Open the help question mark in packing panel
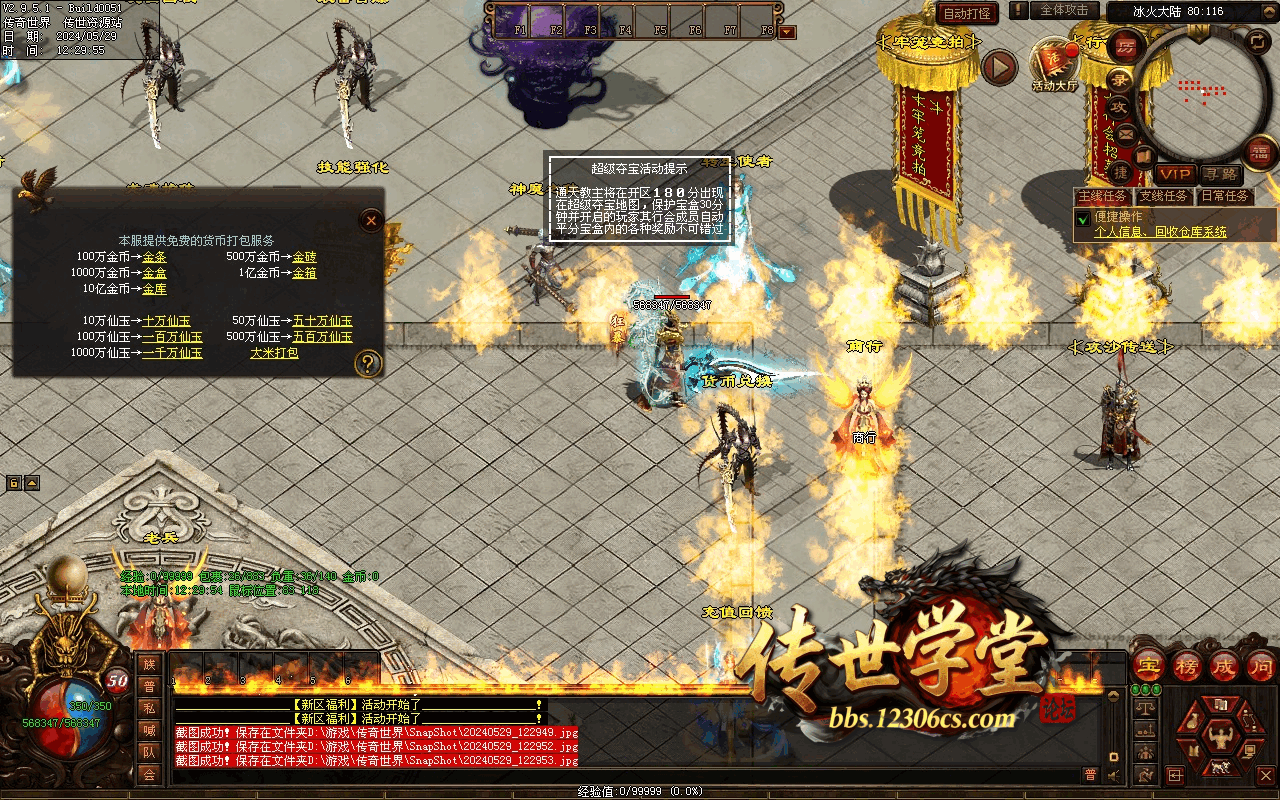 (369, 363)
